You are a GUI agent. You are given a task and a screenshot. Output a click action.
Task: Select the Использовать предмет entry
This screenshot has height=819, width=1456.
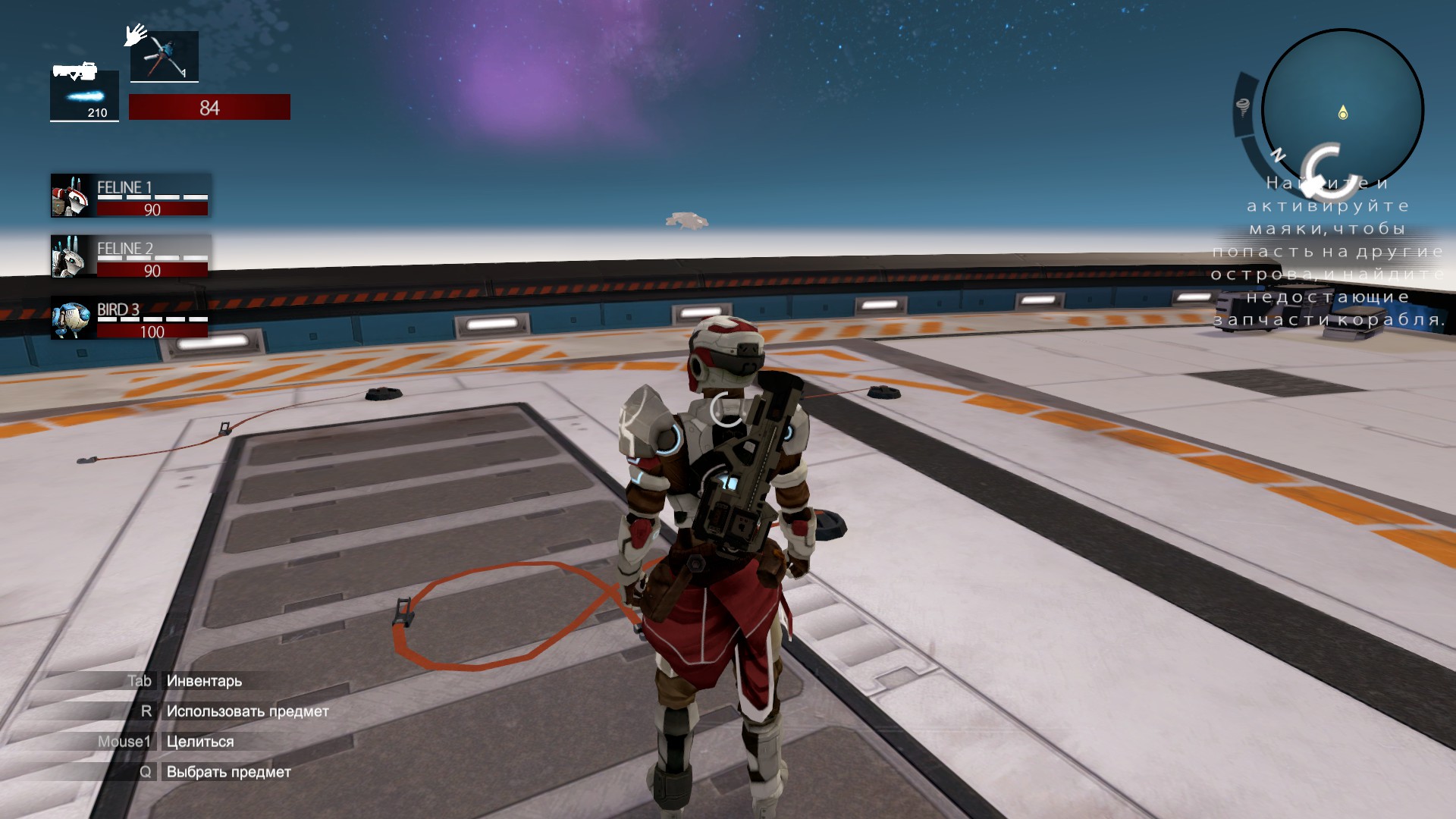click(x=246, y=711)
